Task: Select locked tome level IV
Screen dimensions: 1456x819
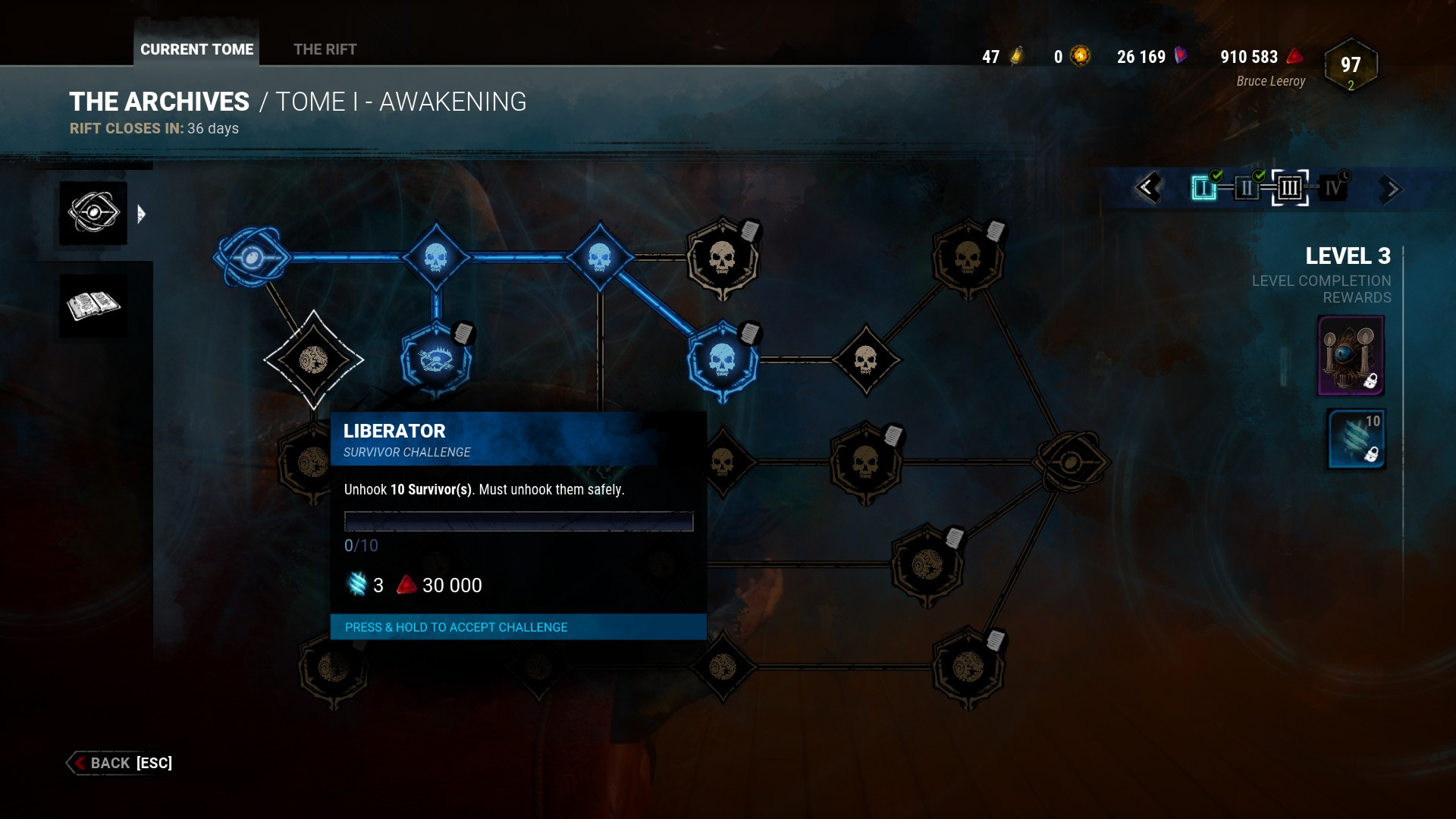Action: click(x=1332, y=187)
